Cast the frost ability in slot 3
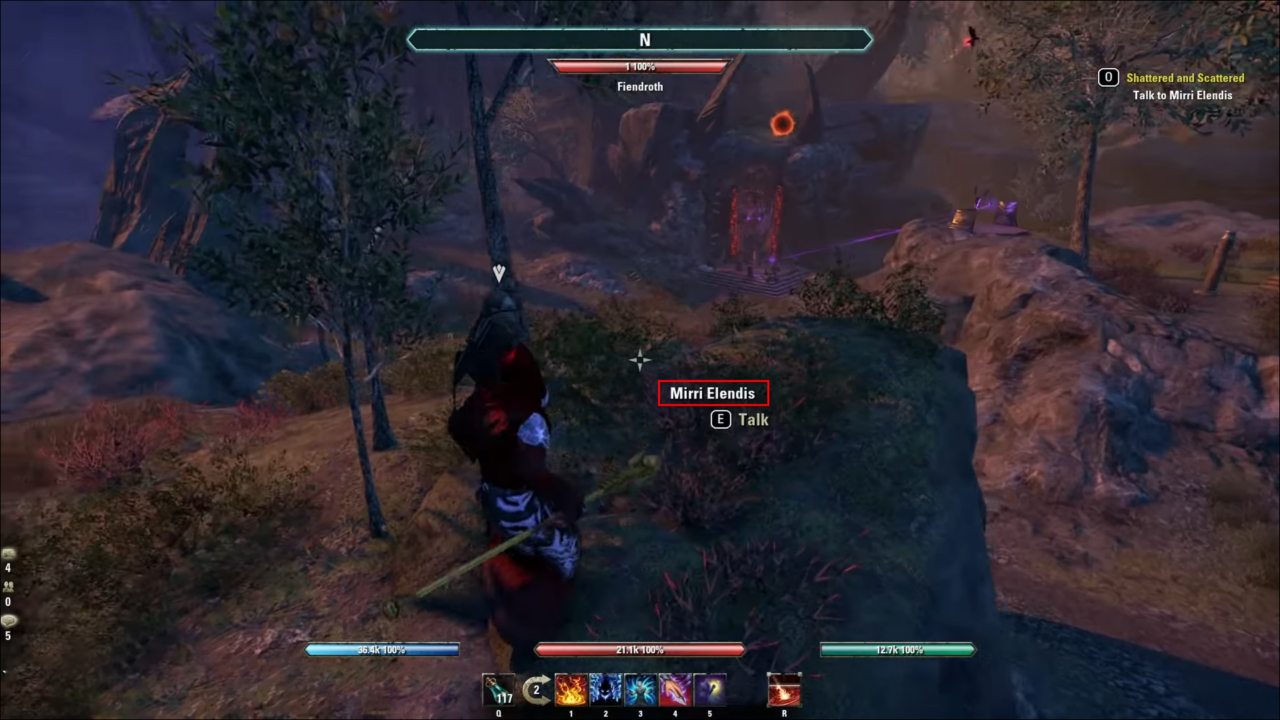The image size is (1280, 720). pos(639,690)
